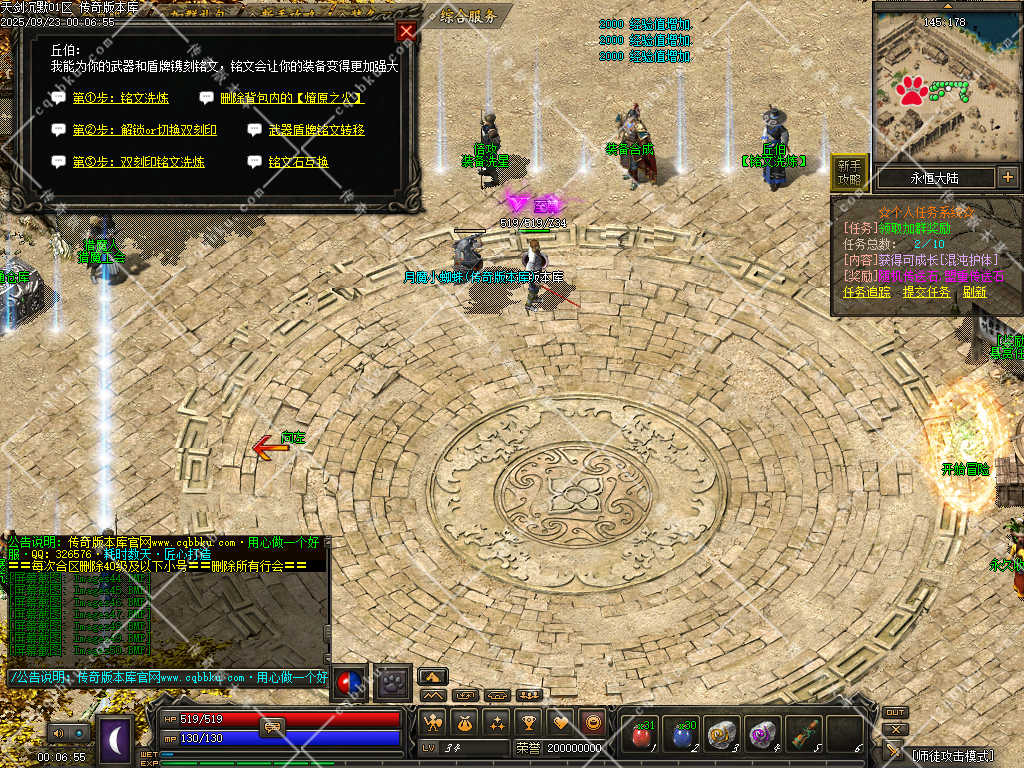Open the 新手攻略 beginner guide
Screen dimensions: 1024x768
pyautogui.click(x=849, y=172)
